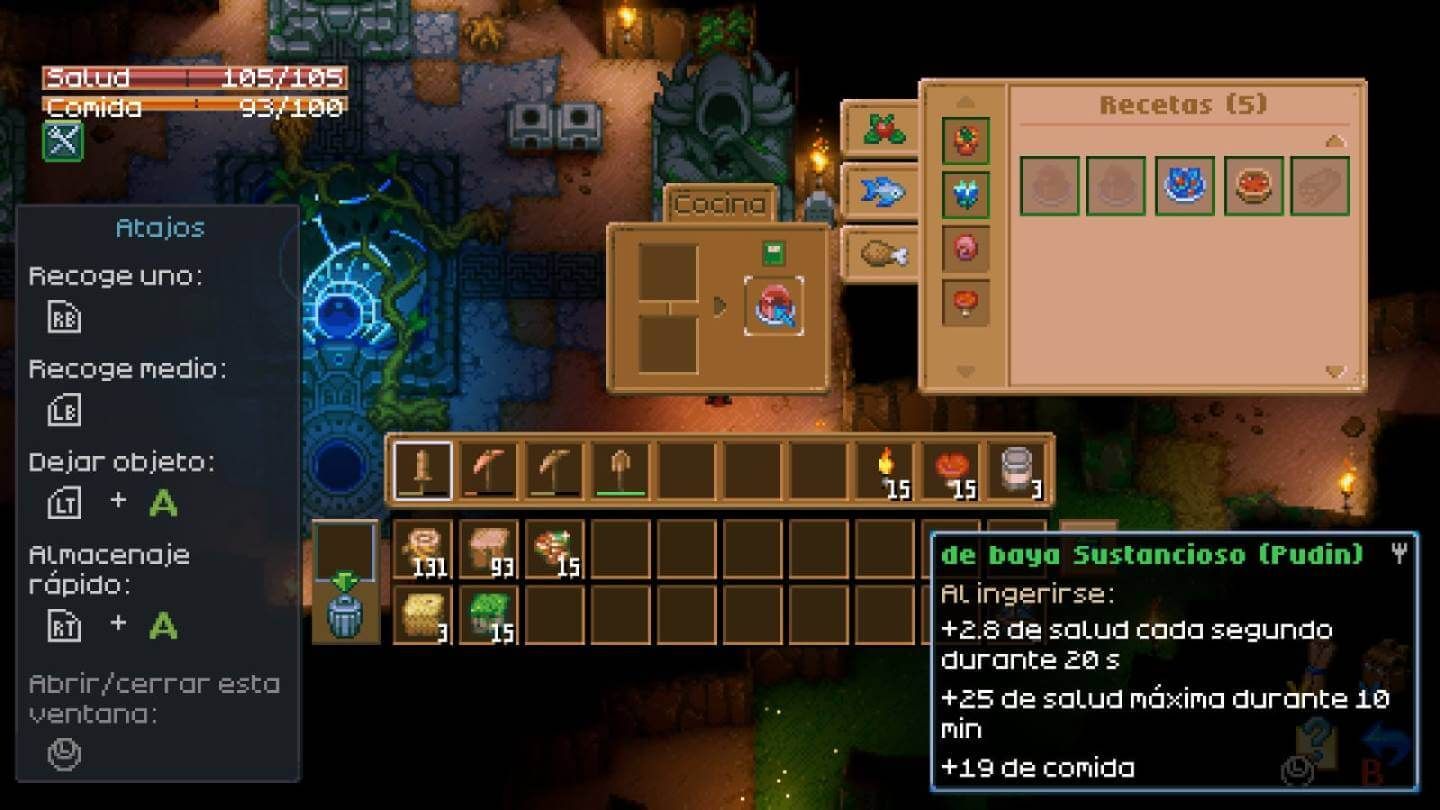Viewport: 1440px width, 810px height.
Task: Click the up arrow above the ingredient filters
Action: [963, 100]
